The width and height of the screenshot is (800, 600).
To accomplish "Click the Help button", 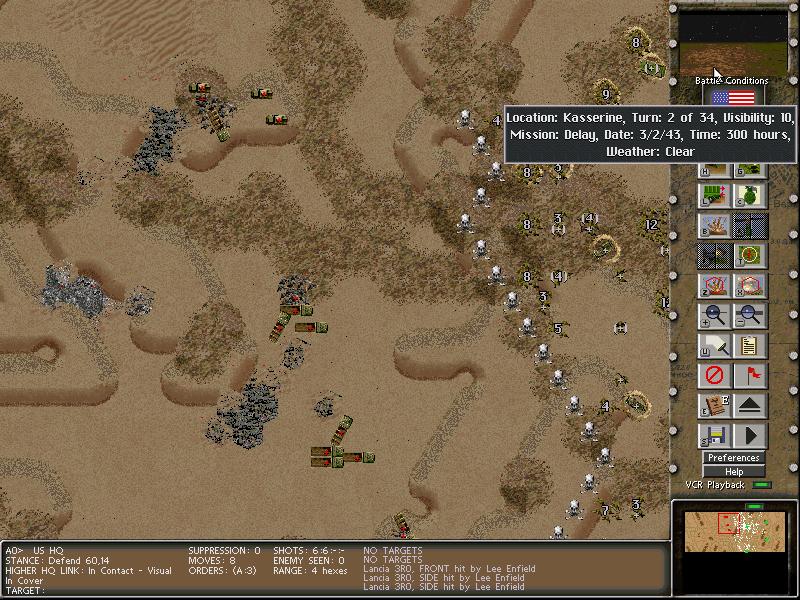I will pos(733,472).
